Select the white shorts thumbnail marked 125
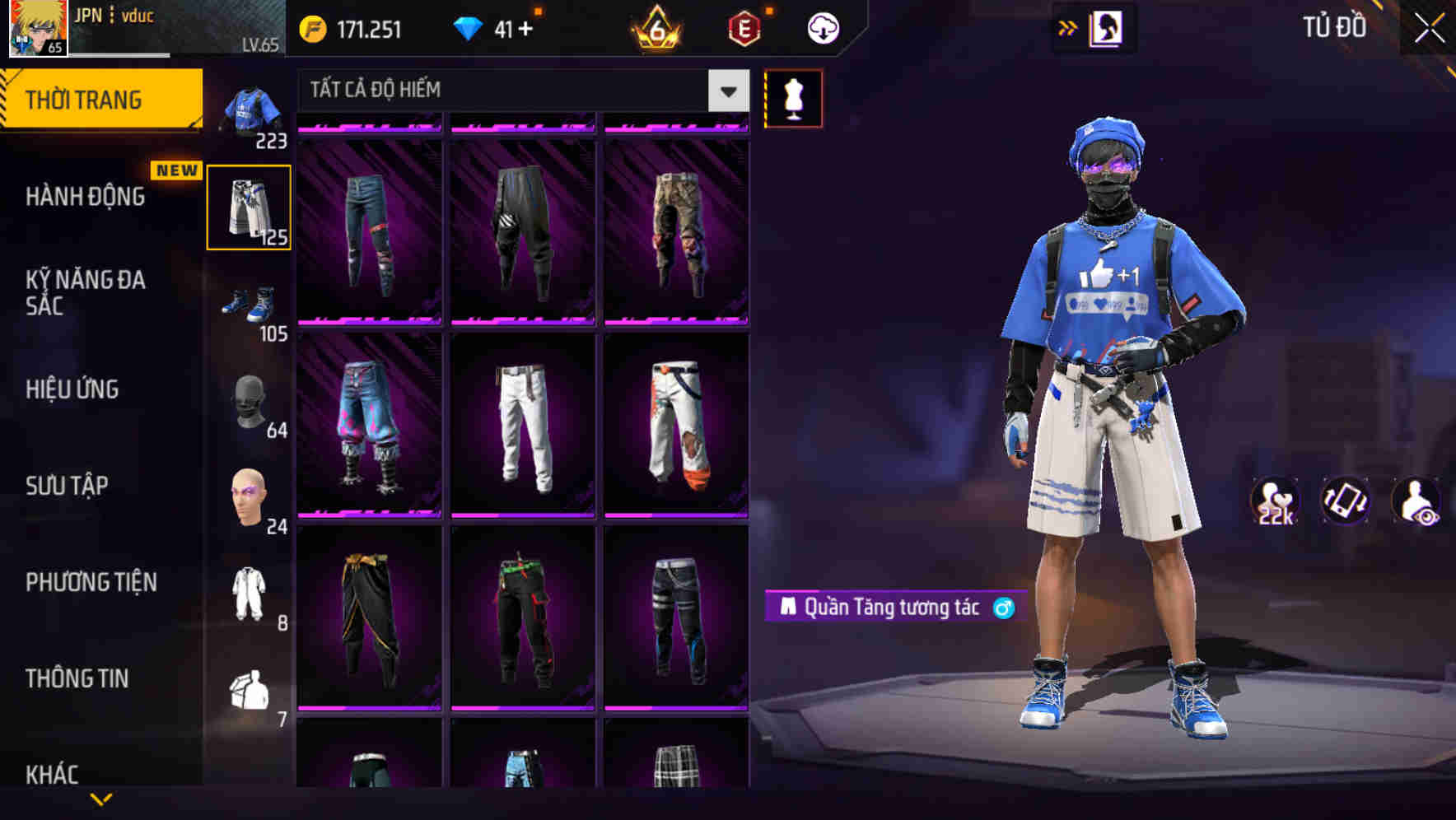 pos(249,206)
